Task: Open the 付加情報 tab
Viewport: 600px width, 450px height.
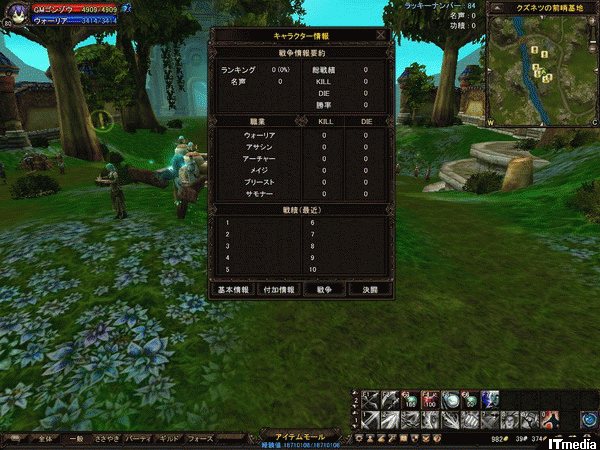Action: [279, 289]
